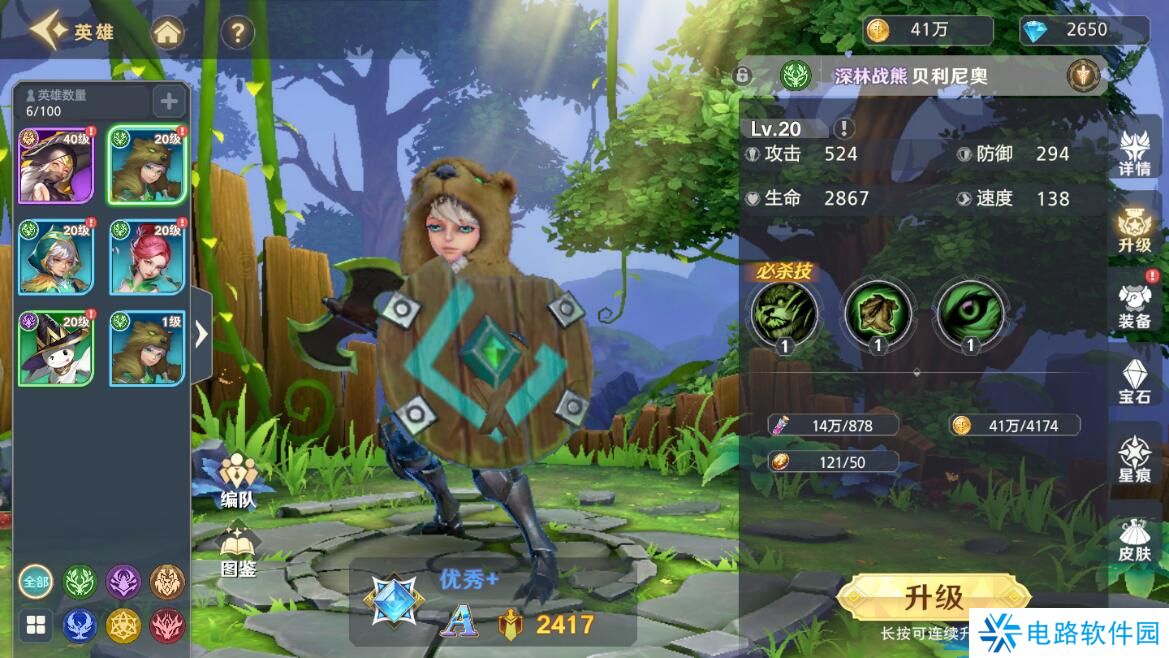Click the level info exclamation icon

845,128
